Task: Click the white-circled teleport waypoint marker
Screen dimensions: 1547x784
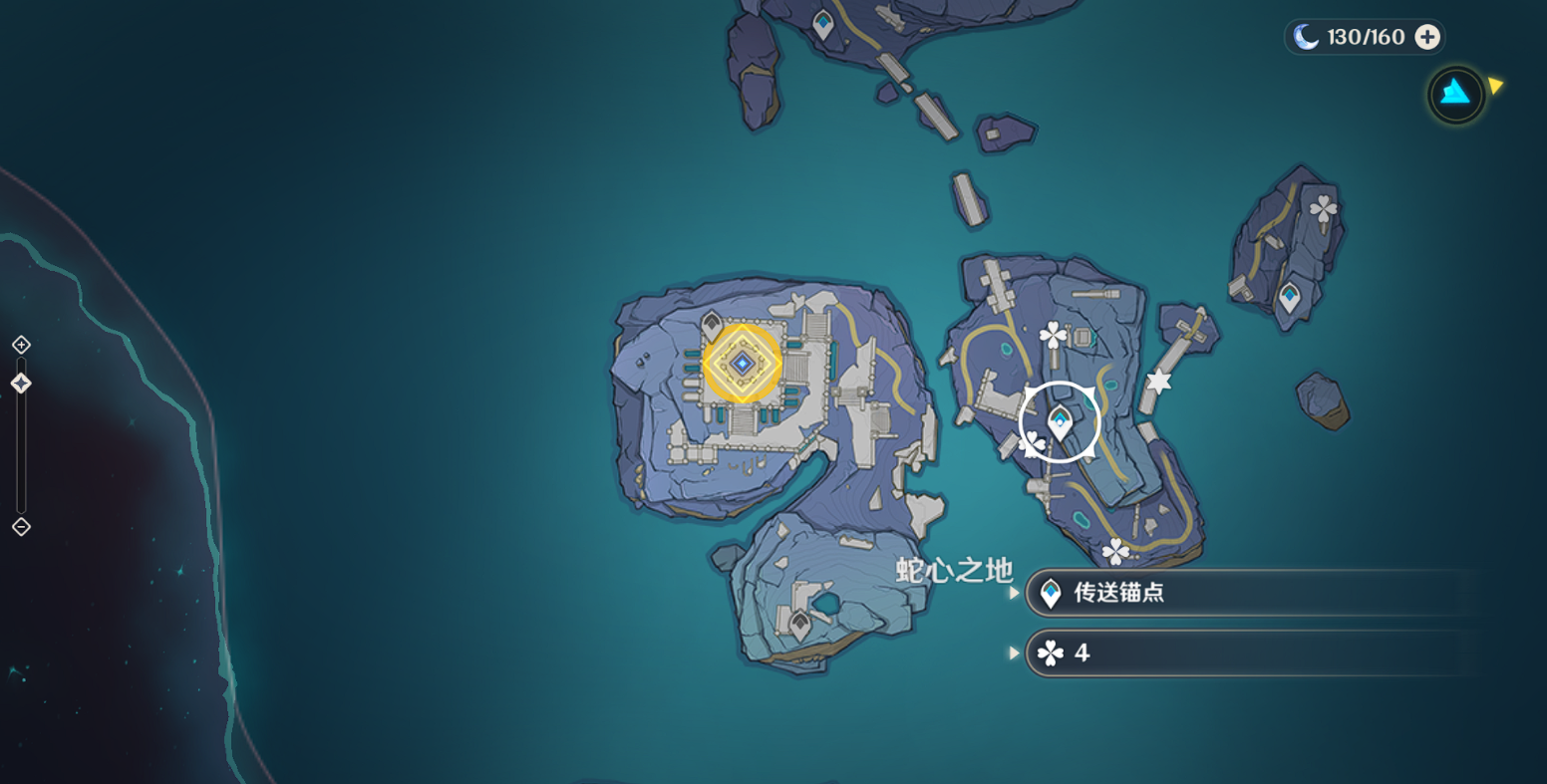Action: click(x=1059, y=422)
